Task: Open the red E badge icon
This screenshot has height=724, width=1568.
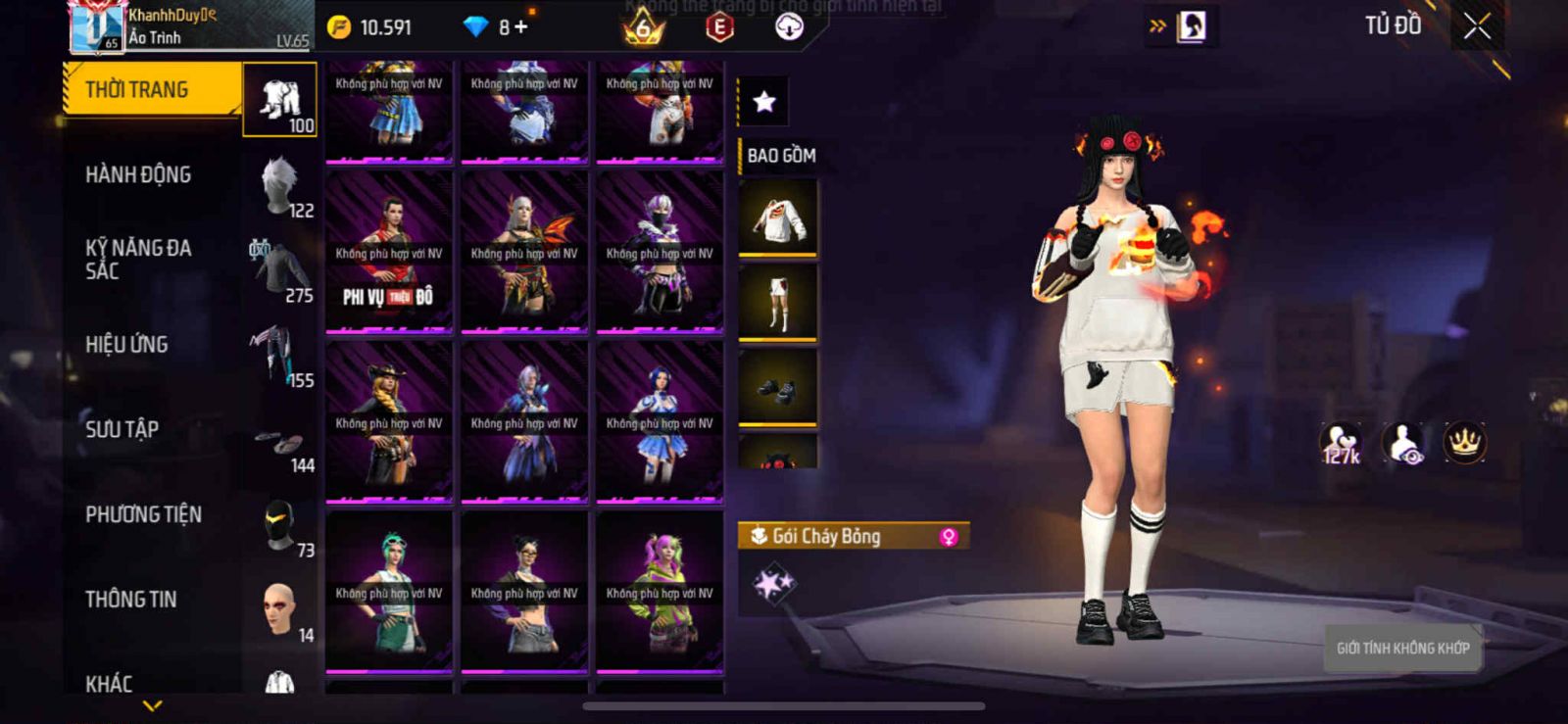Action: (719, 27)
